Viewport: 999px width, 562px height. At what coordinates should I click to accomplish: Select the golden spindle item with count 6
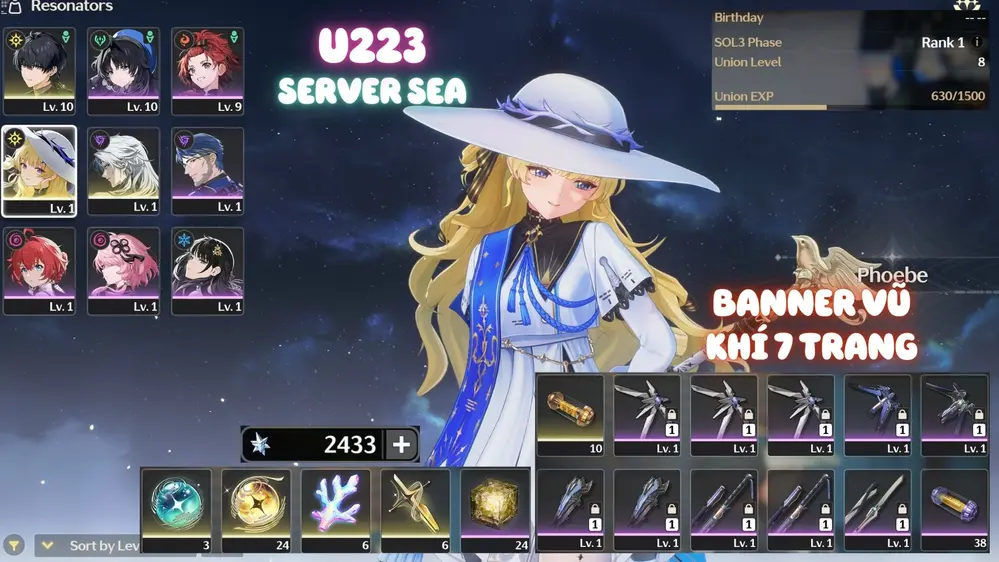(x=415, y=510)
